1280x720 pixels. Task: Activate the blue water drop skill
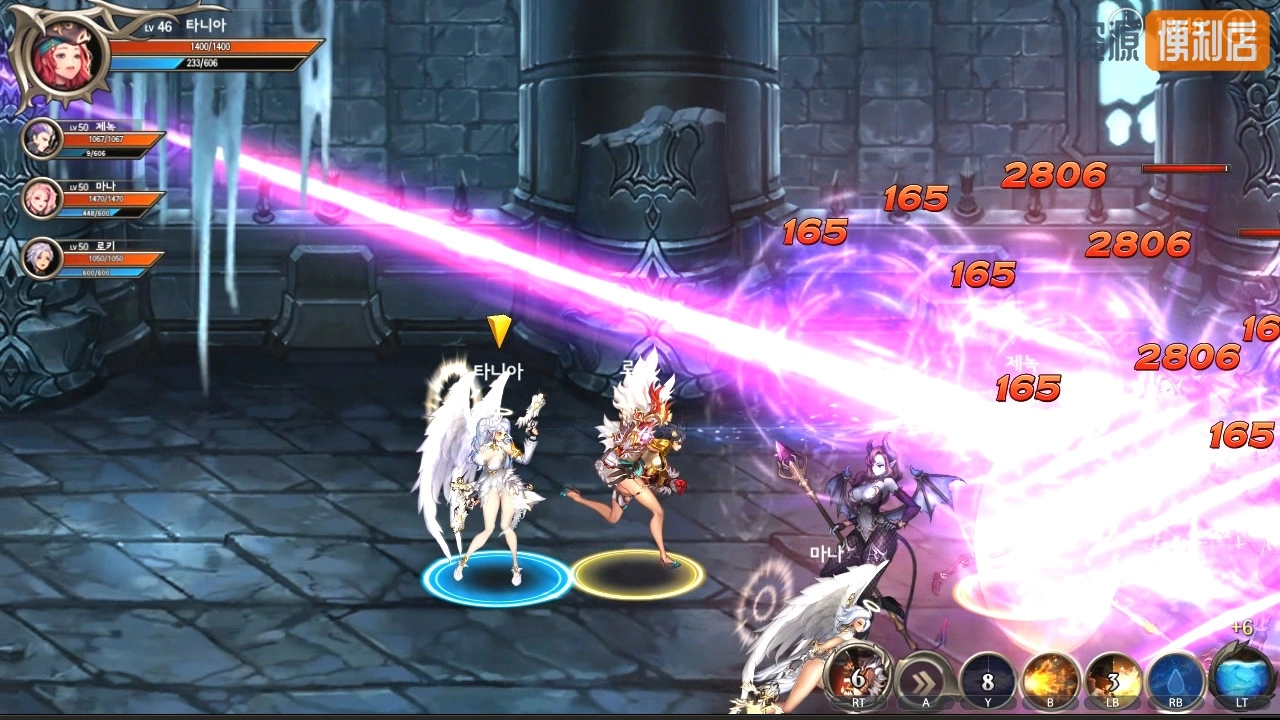[x=1176, y=680]
